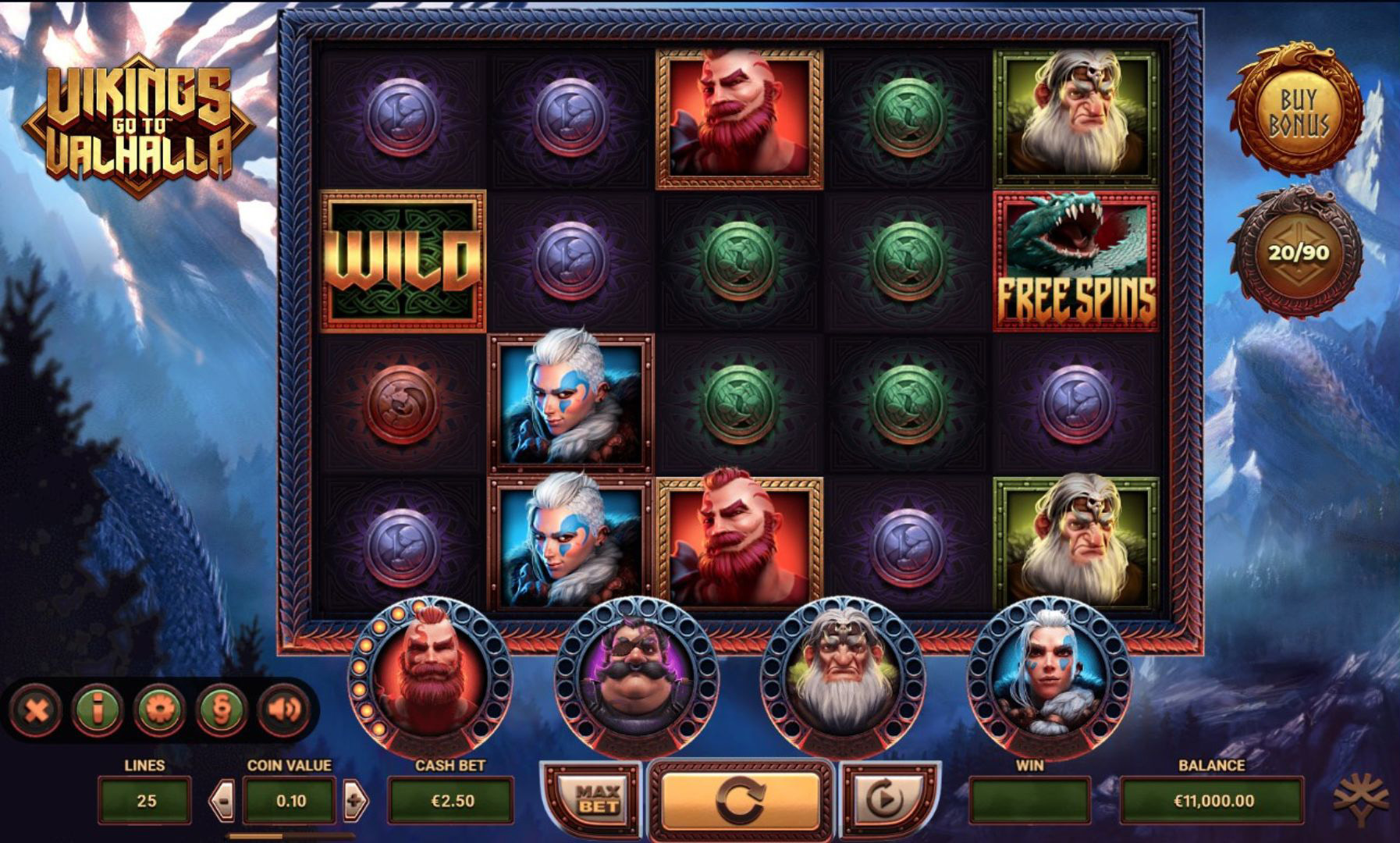Select the old white-bearded Viking medallion
Screen dimensions: 1400x843
tap(842, 676)
